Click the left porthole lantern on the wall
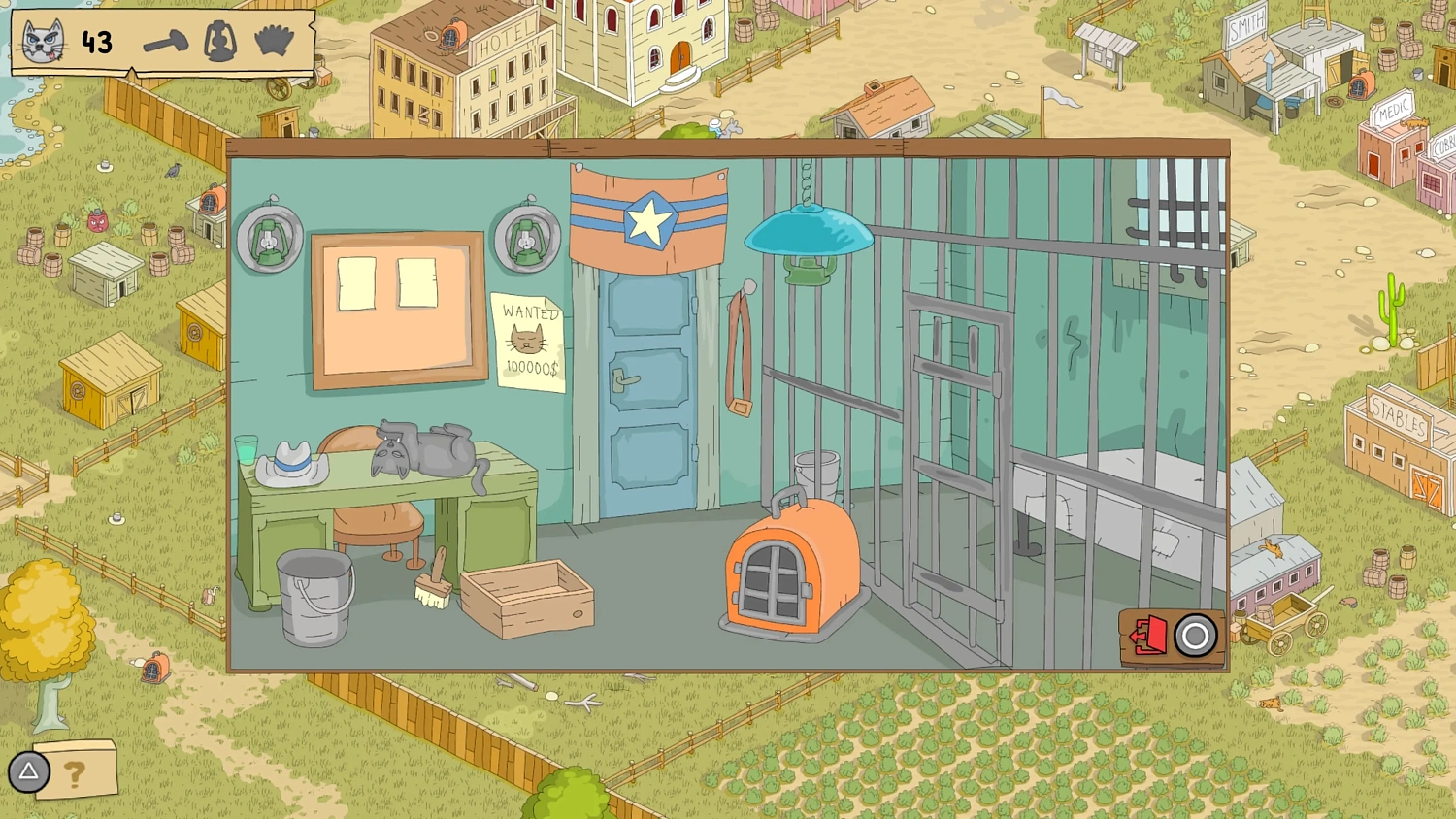This screenshot has height=819, width=1456. (268, 236)
